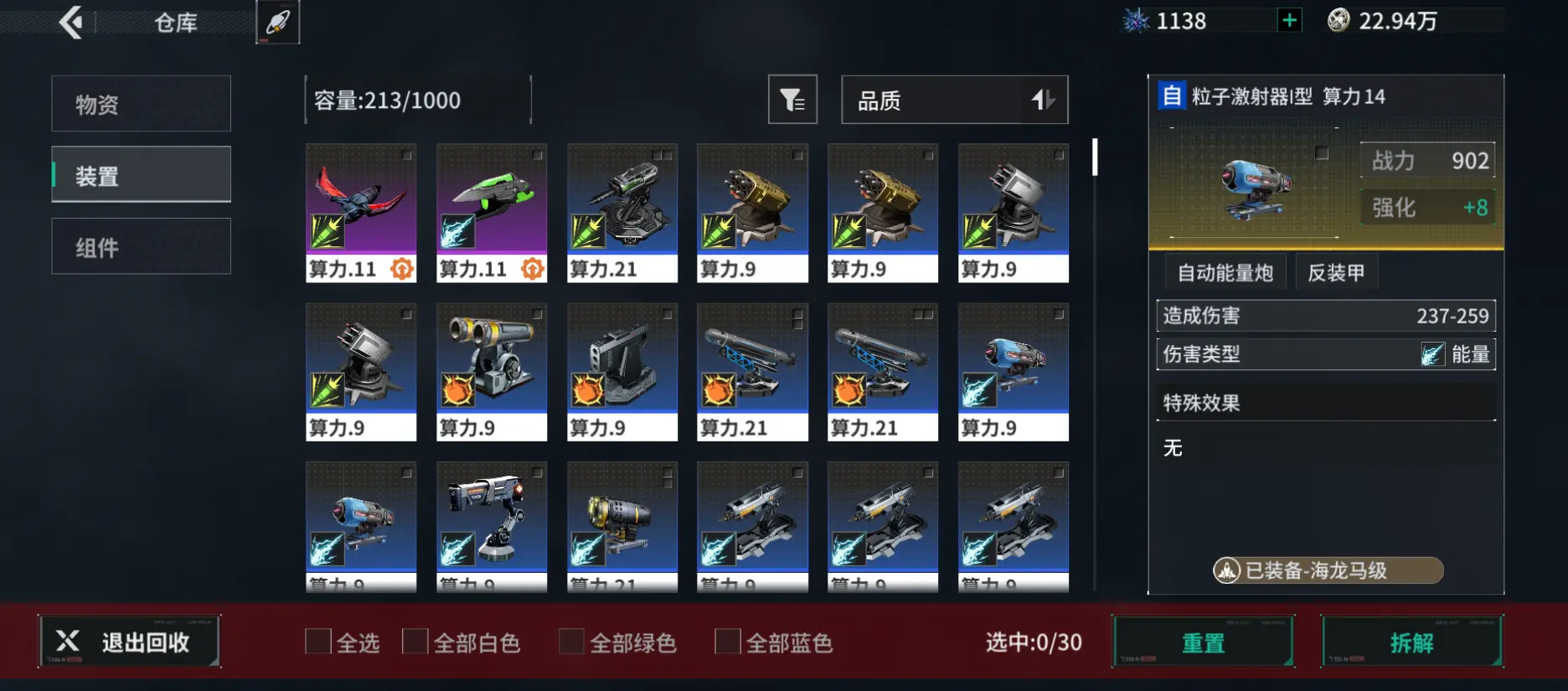Open the 组件 tab

[140, 245]
